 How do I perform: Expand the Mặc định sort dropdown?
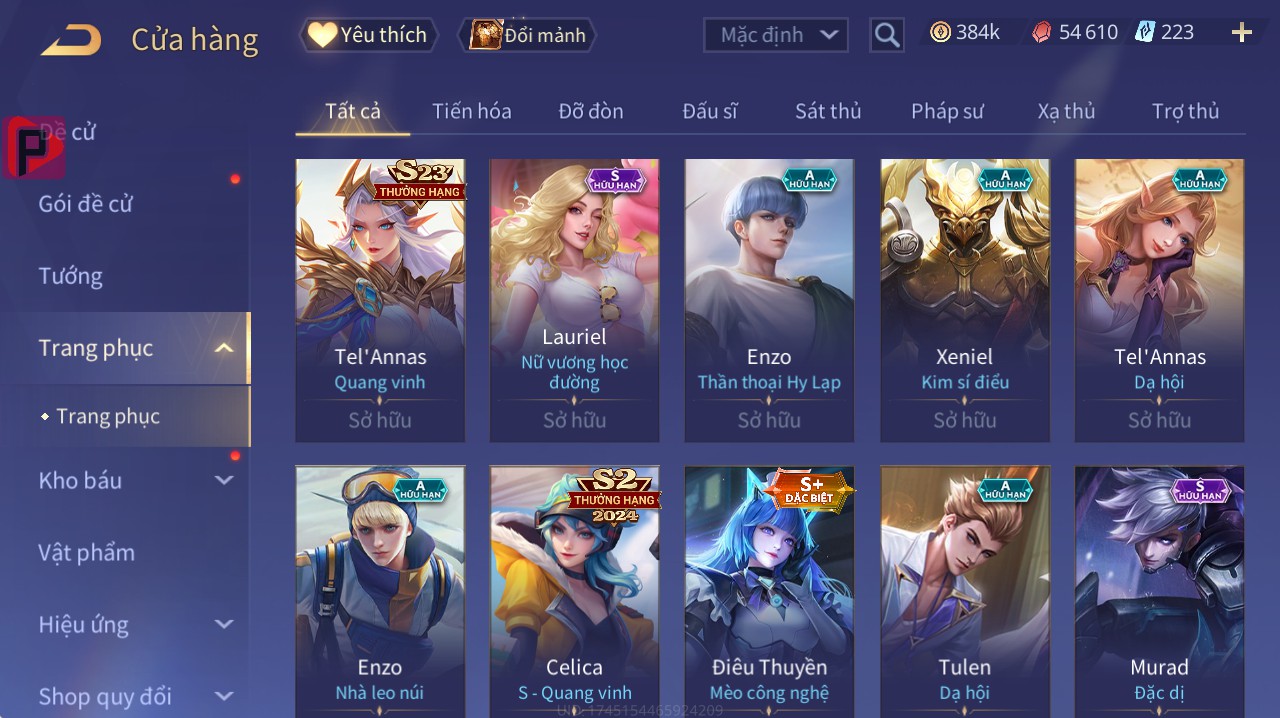coord(775,35)
